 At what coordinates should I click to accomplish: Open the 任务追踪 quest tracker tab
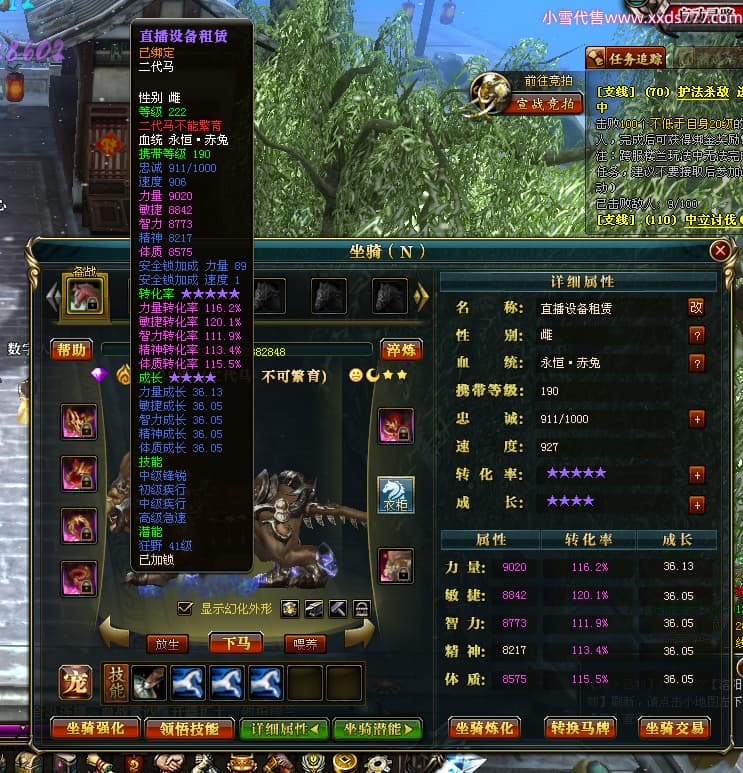pyautogui.click(x=624, y=58)
